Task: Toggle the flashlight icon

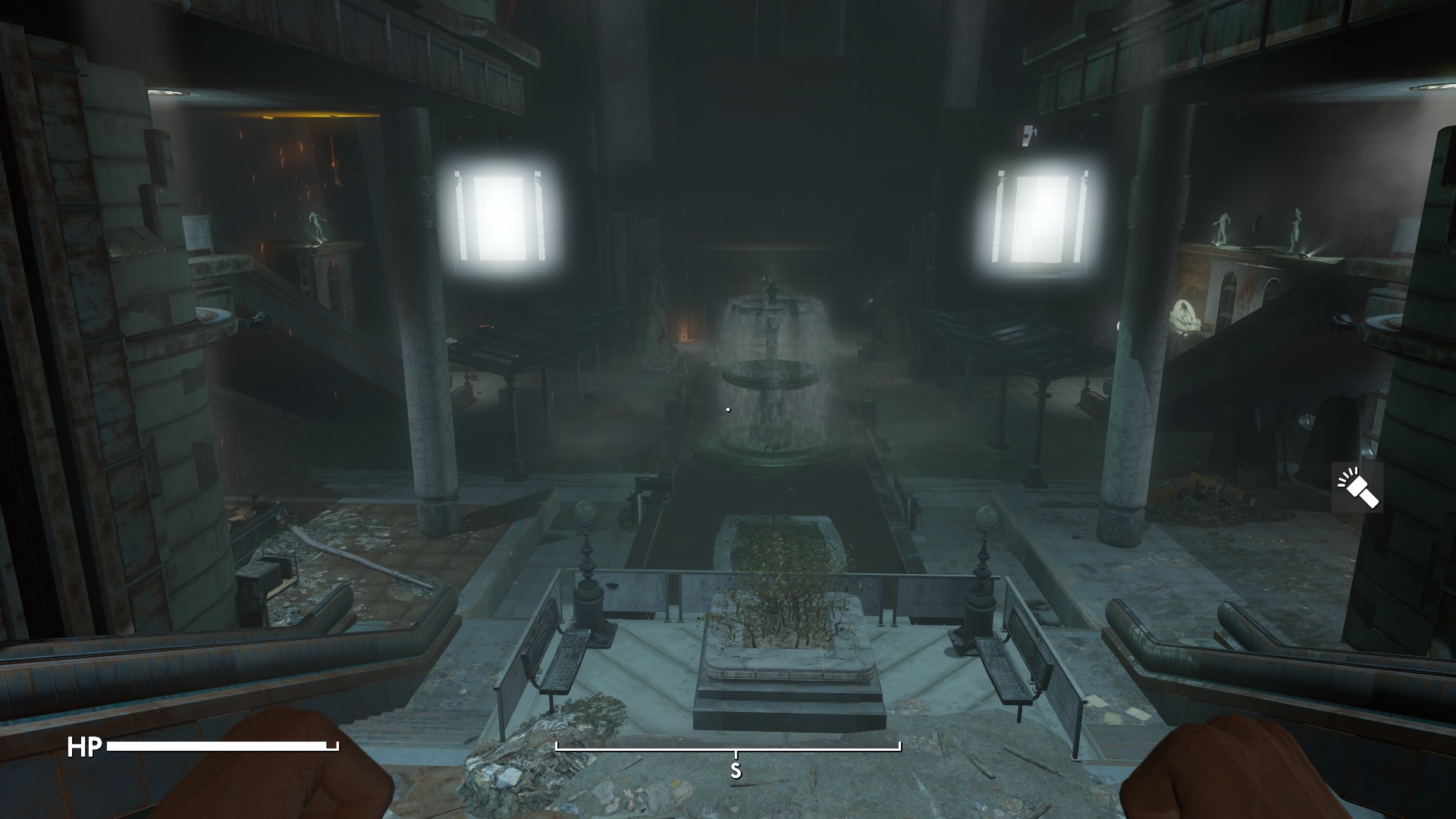Action: coord(1357,488)
